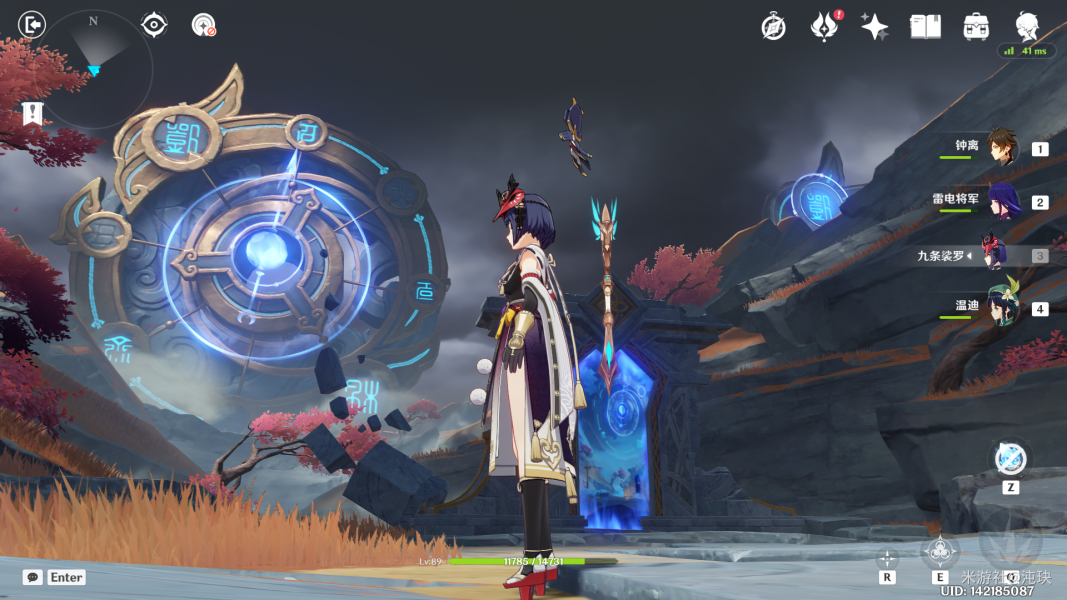This screenshot has height=600, width=1067.
Task: Switch to party member 温迪
Action: 1001,308
